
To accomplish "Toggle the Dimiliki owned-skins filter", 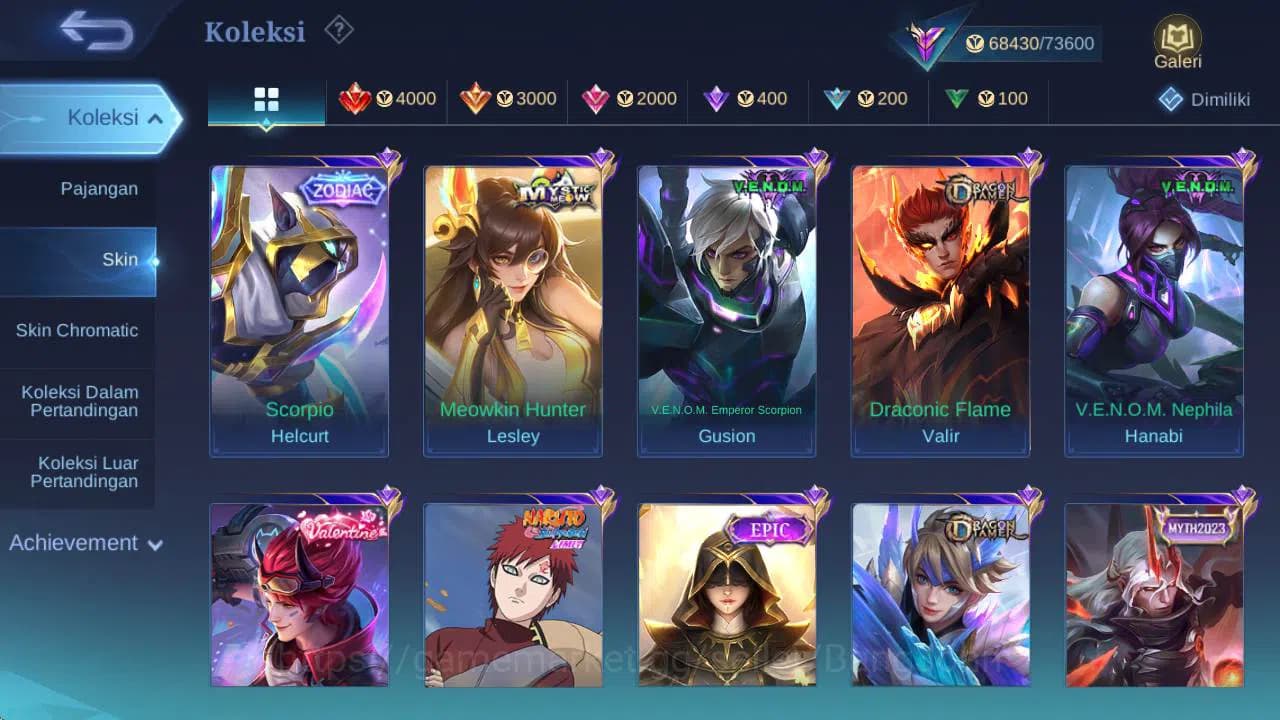I will (x=1201, y=99).
